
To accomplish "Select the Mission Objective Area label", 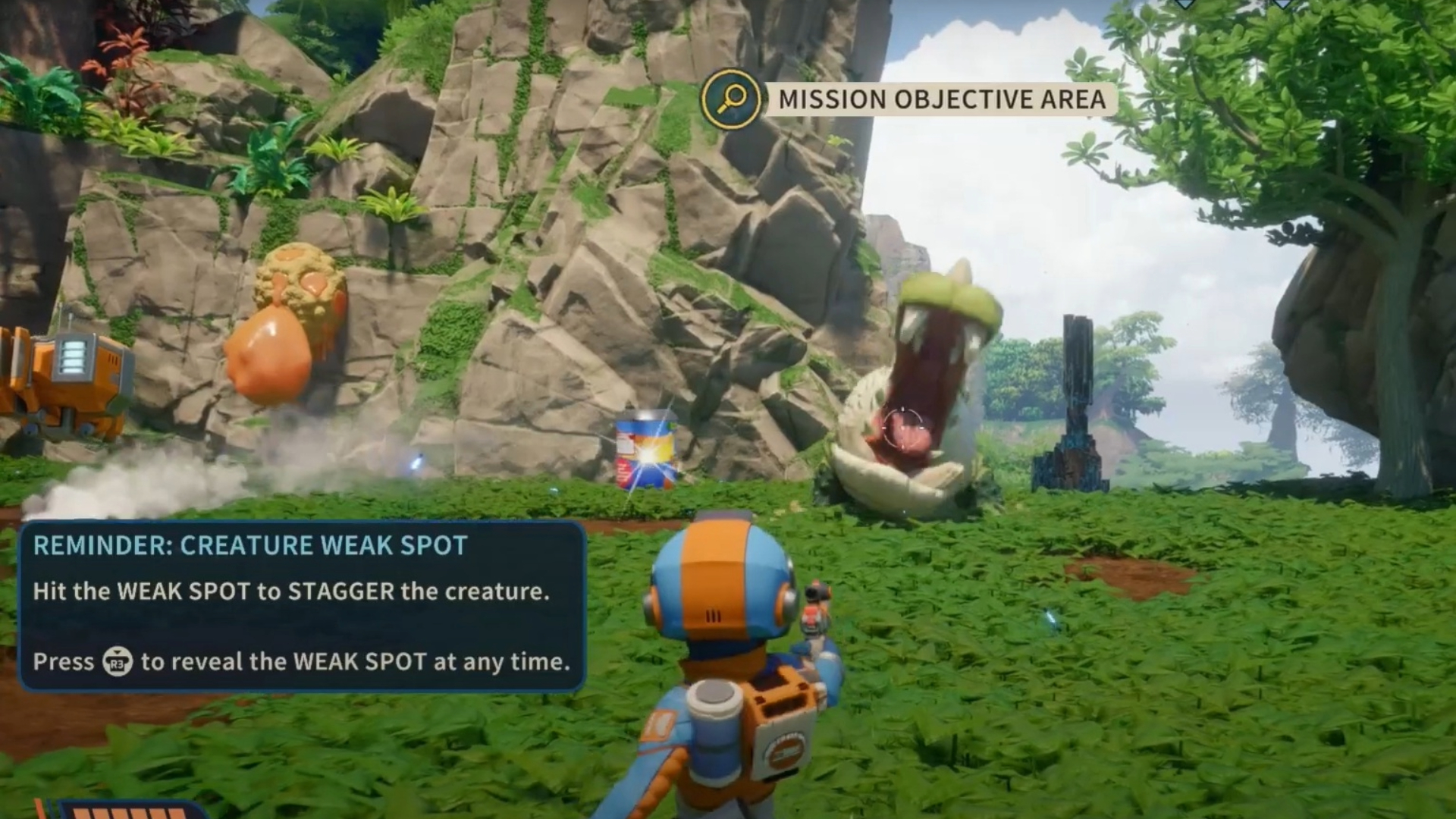I will click(941, 99).
